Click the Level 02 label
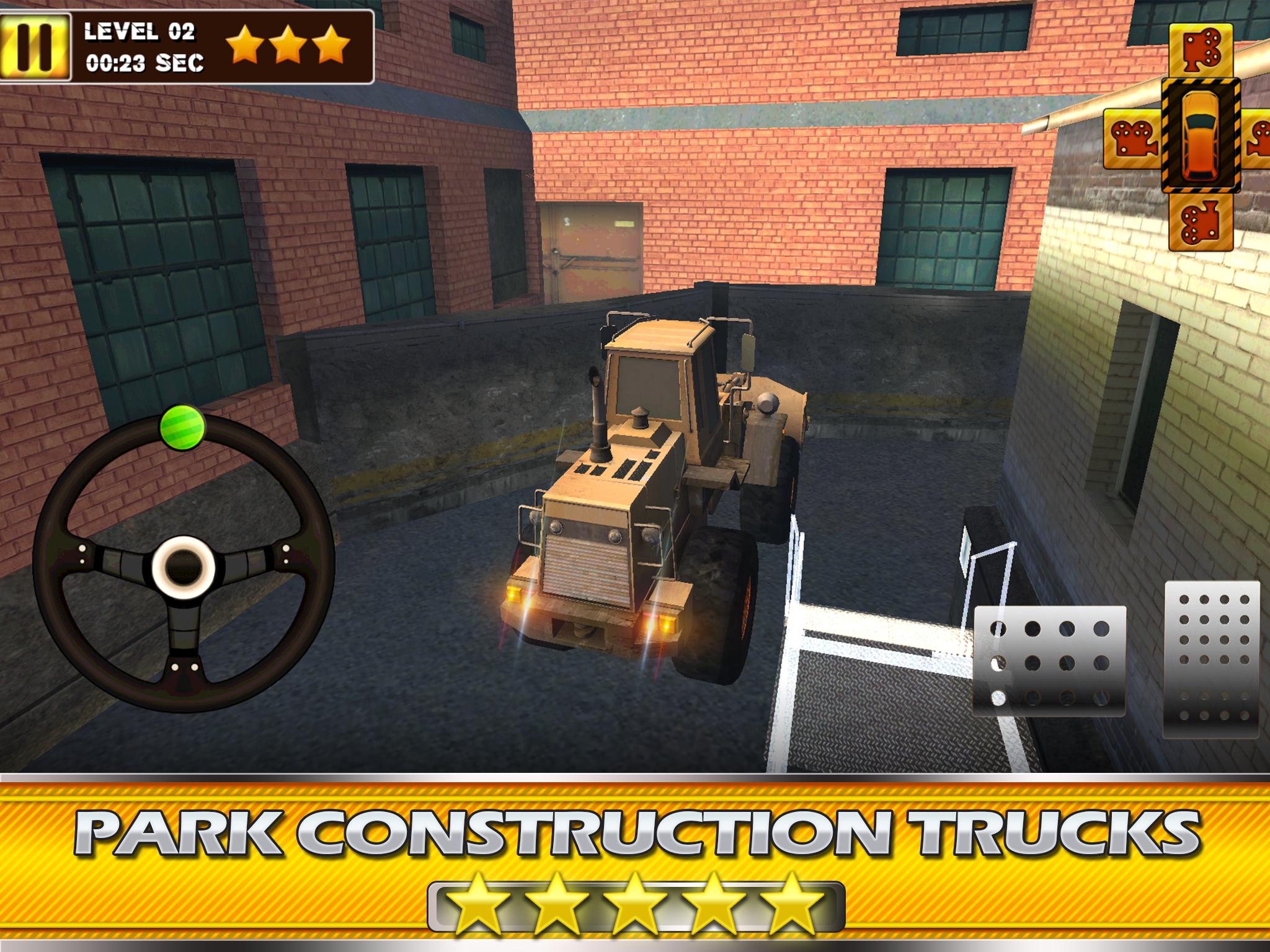Image resolution: width=1270 pixels, height=952 pixels. point(140,33)
